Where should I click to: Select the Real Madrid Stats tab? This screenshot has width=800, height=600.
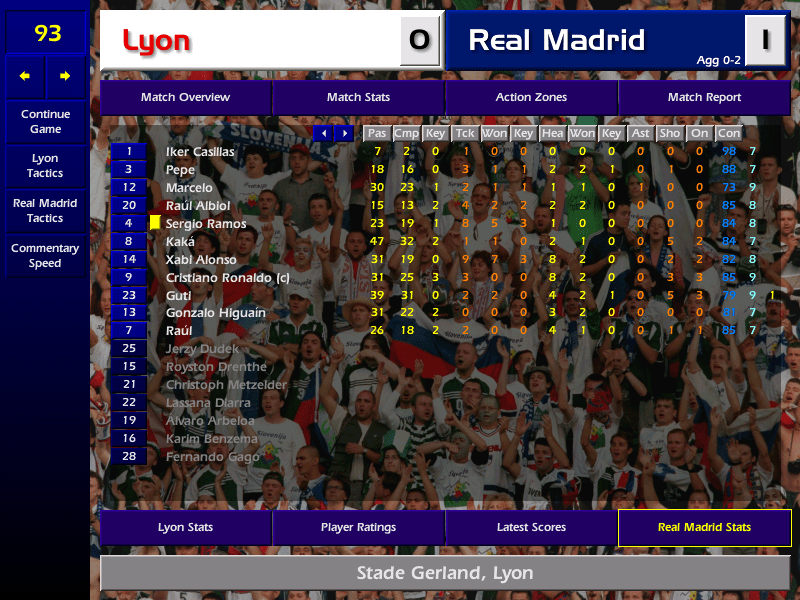(704, 527)
